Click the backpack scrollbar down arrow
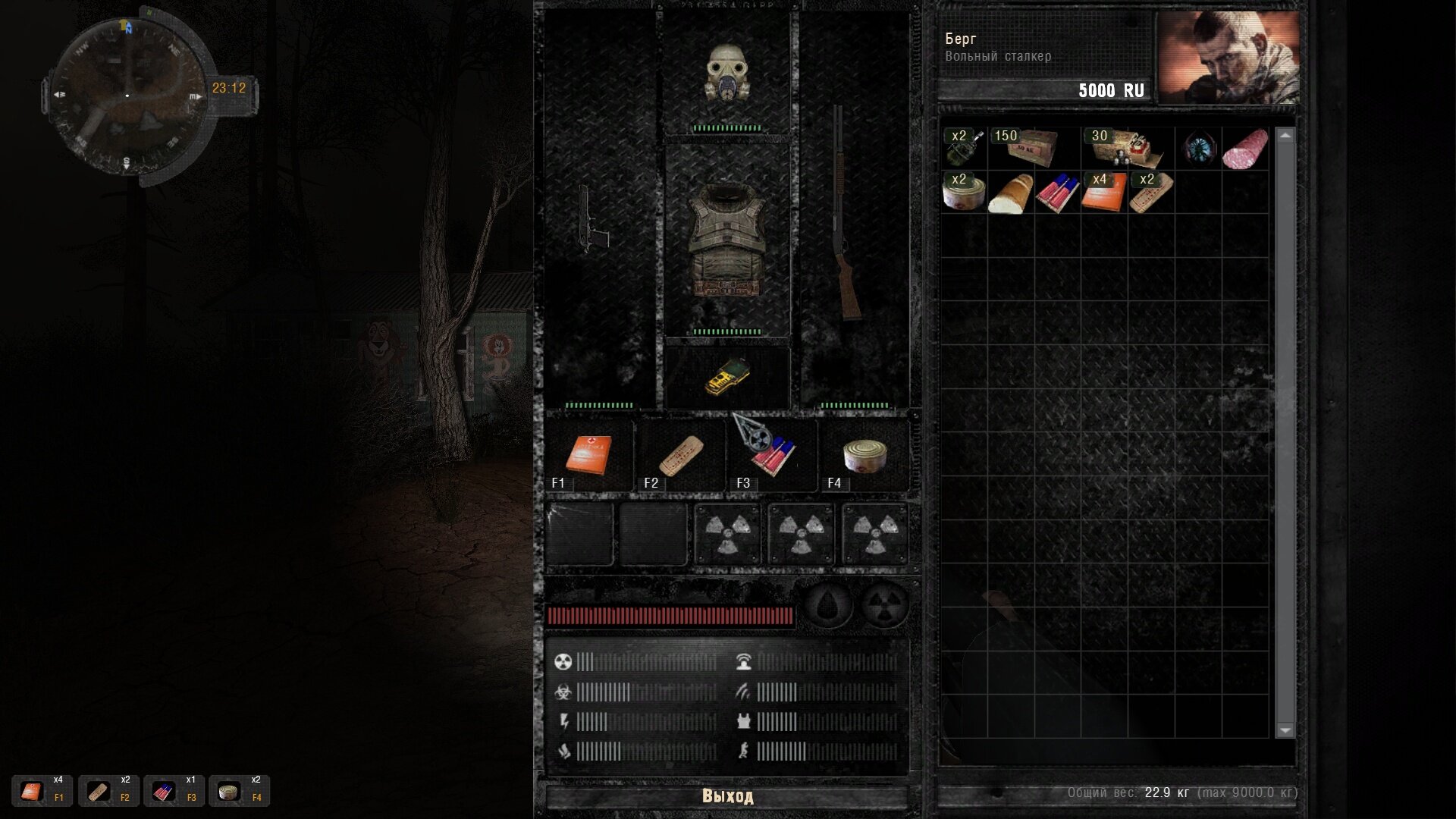 coord(1285,730)
